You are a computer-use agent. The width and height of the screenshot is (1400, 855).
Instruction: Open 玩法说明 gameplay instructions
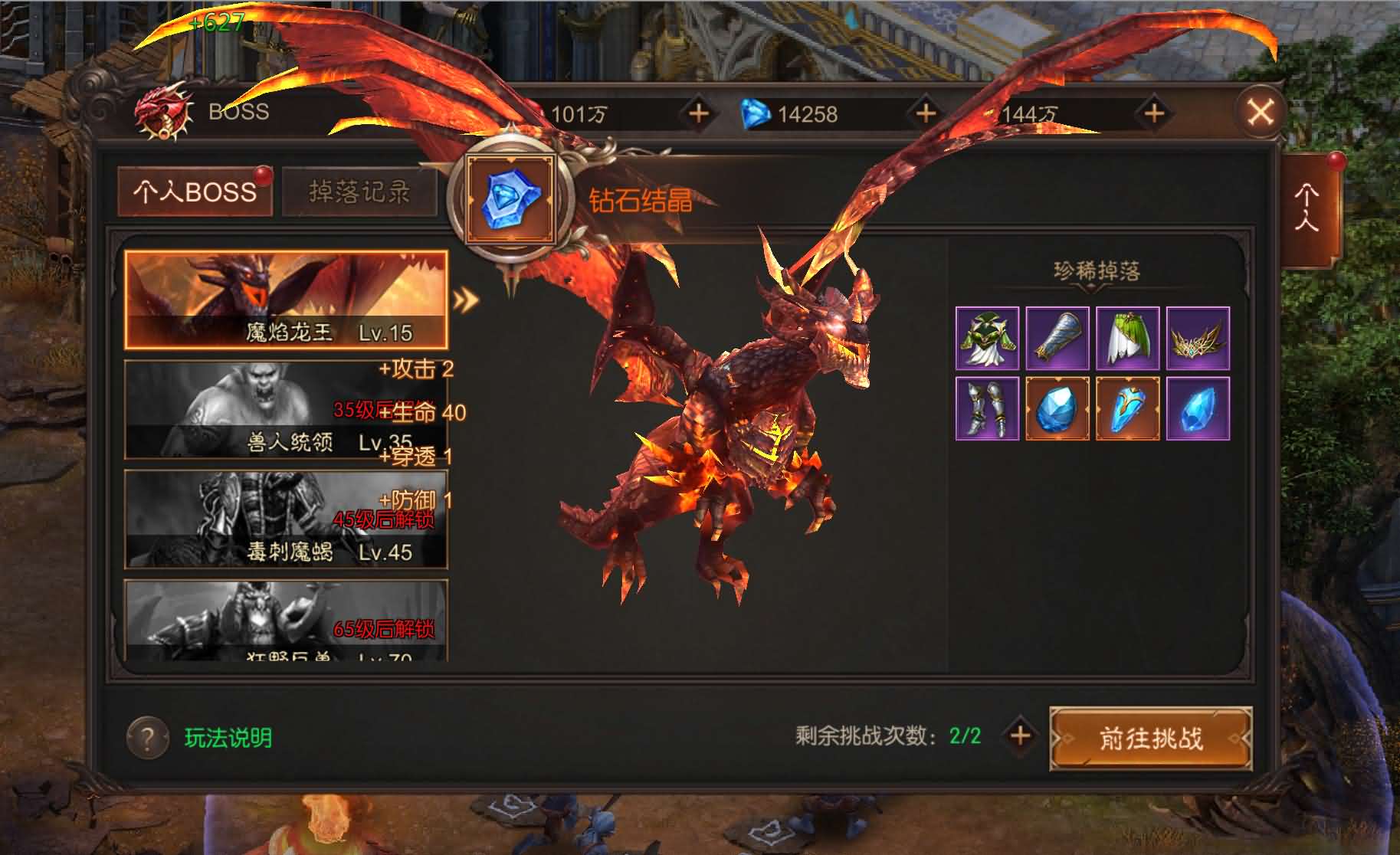tap(228, 736)
